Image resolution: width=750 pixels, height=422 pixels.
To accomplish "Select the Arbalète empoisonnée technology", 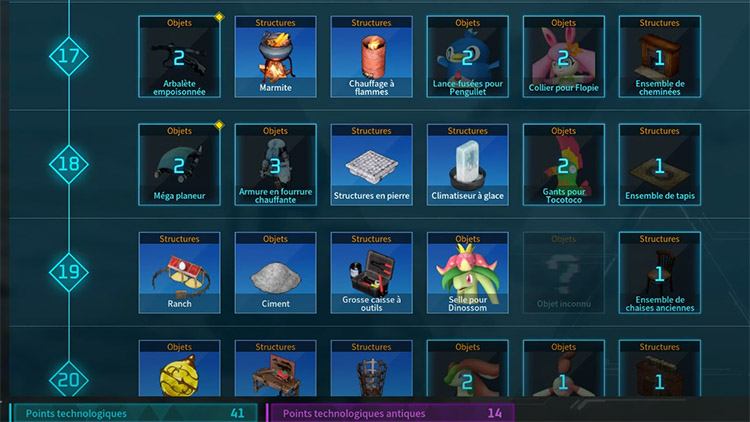I will tap(180, 57).
